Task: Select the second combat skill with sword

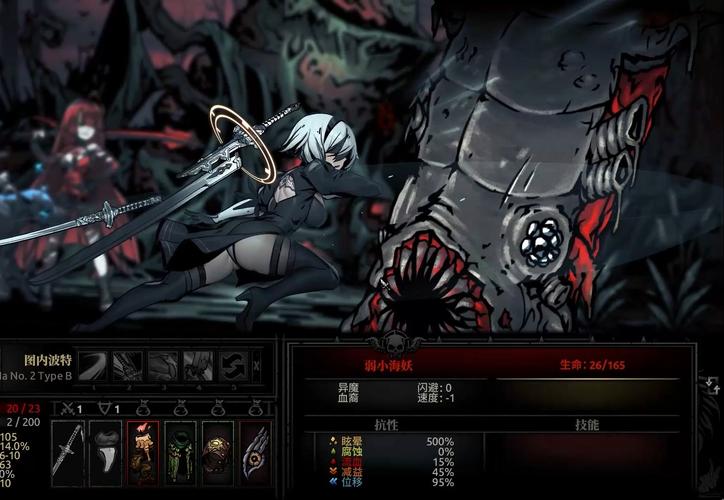Action: tap(127, 366)
